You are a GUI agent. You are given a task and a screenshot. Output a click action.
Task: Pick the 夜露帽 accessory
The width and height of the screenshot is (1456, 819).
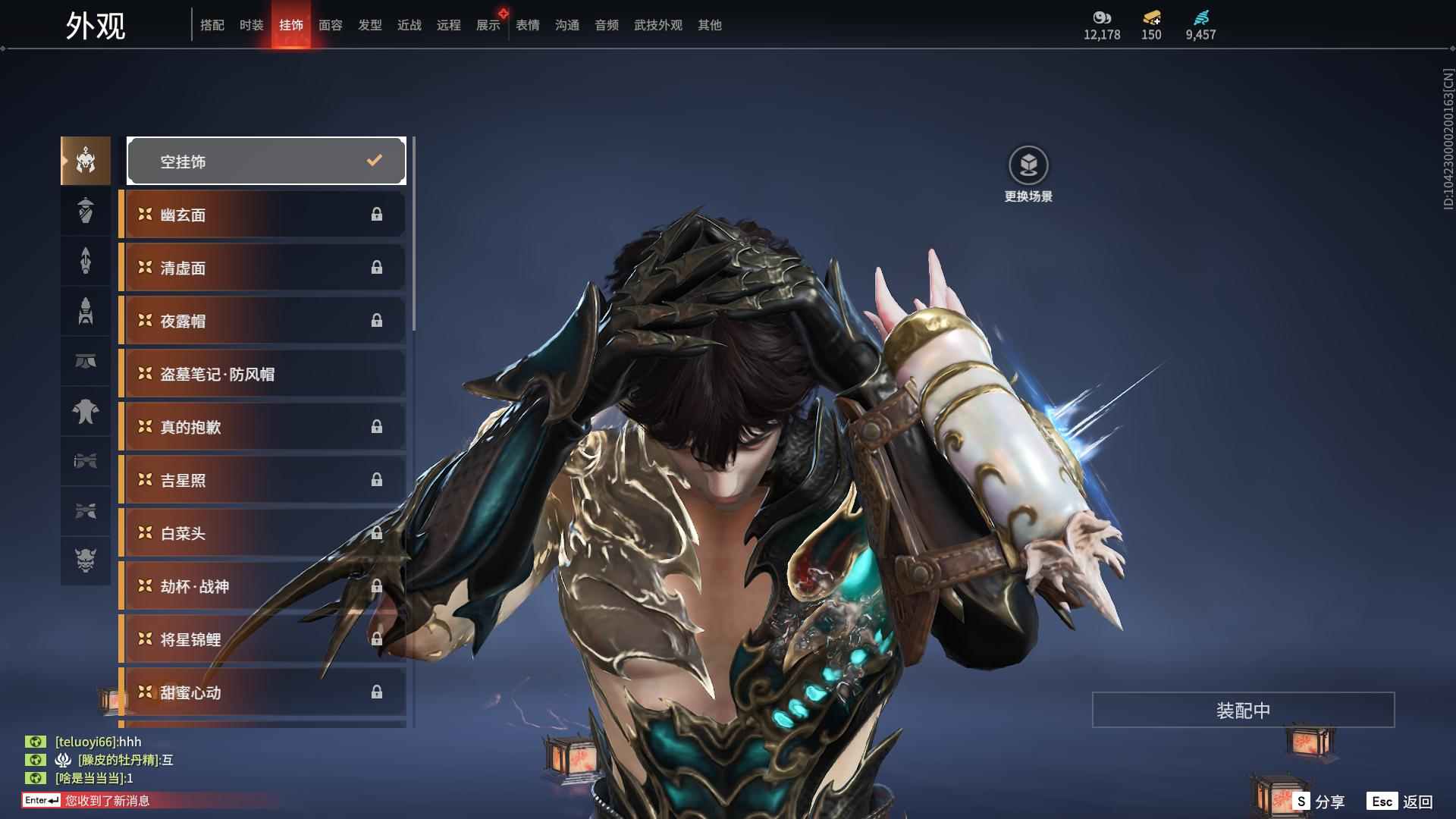(x=262, y=321)
